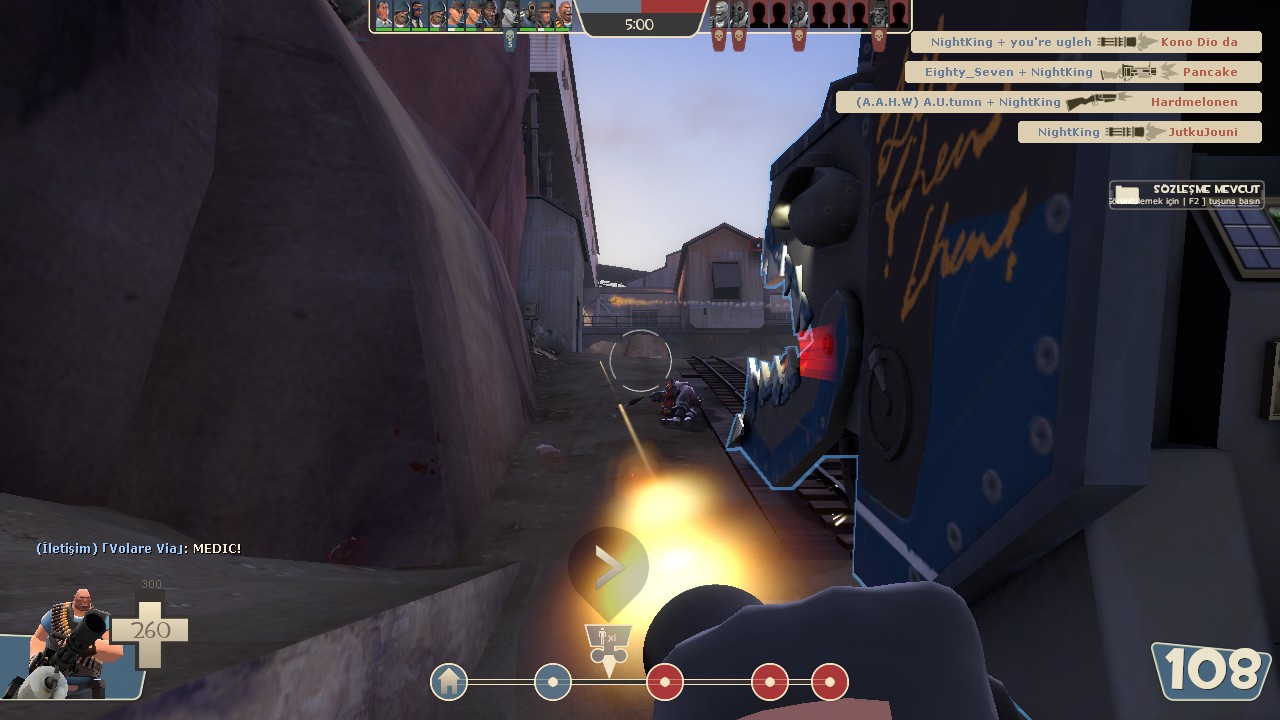Image resolution: width=1280 pixels, height=720 pixels.
Task: Open the Sözleşme Mevcut contract notification
Action: pos(1186,194)
